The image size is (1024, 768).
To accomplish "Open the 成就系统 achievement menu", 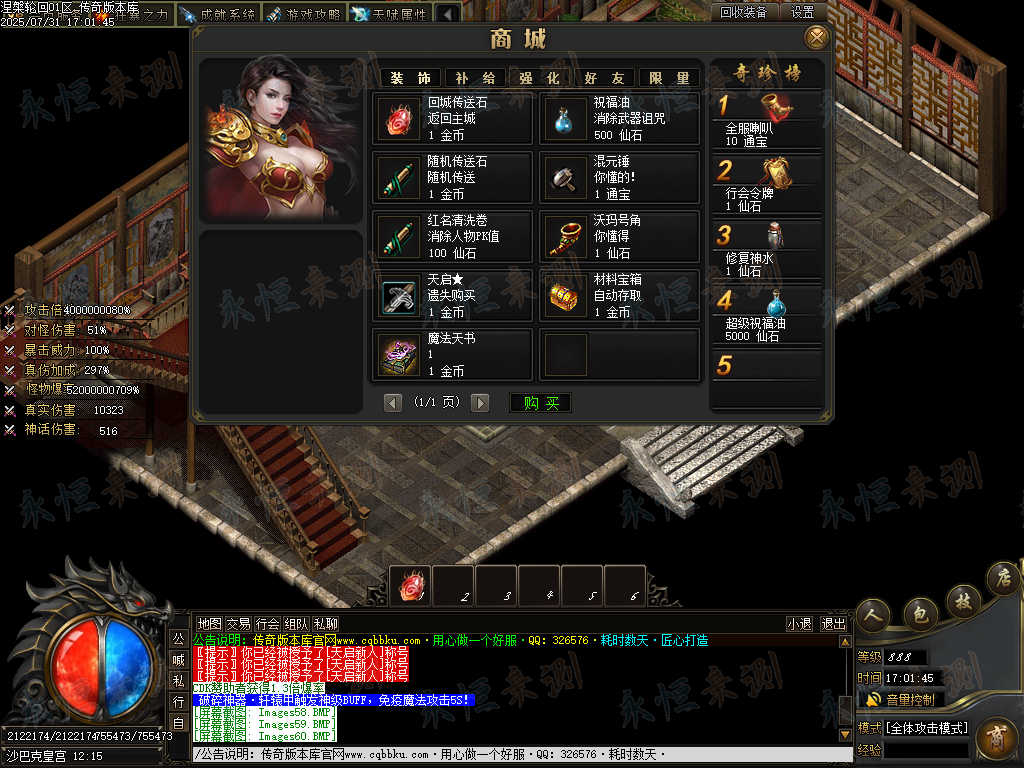I will pyautogui.click(x=218, y=14).
